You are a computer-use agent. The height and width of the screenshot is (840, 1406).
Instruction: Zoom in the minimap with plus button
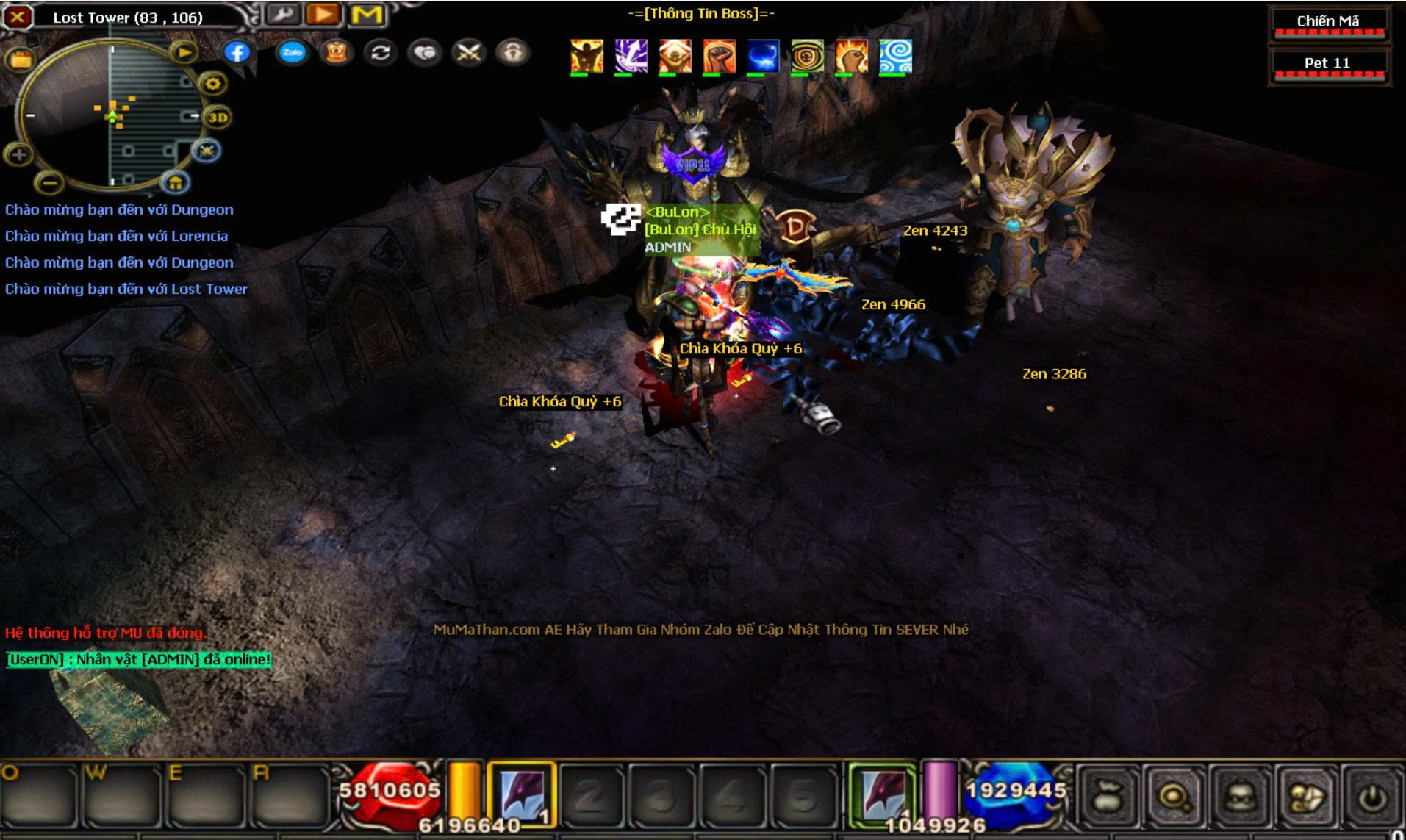pyautogui.click(x=19, y=154)
